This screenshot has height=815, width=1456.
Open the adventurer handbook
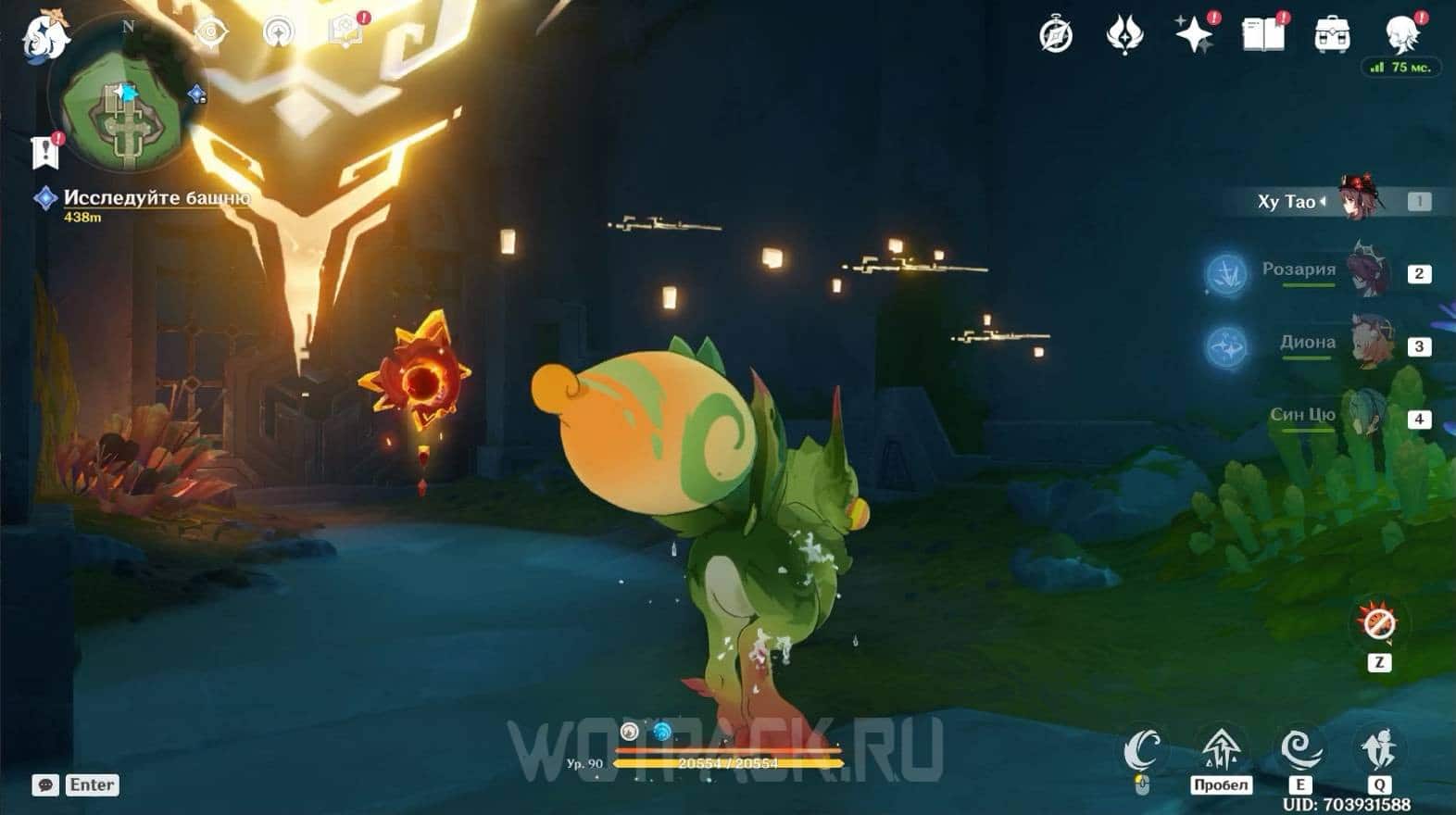point(1262,35)
